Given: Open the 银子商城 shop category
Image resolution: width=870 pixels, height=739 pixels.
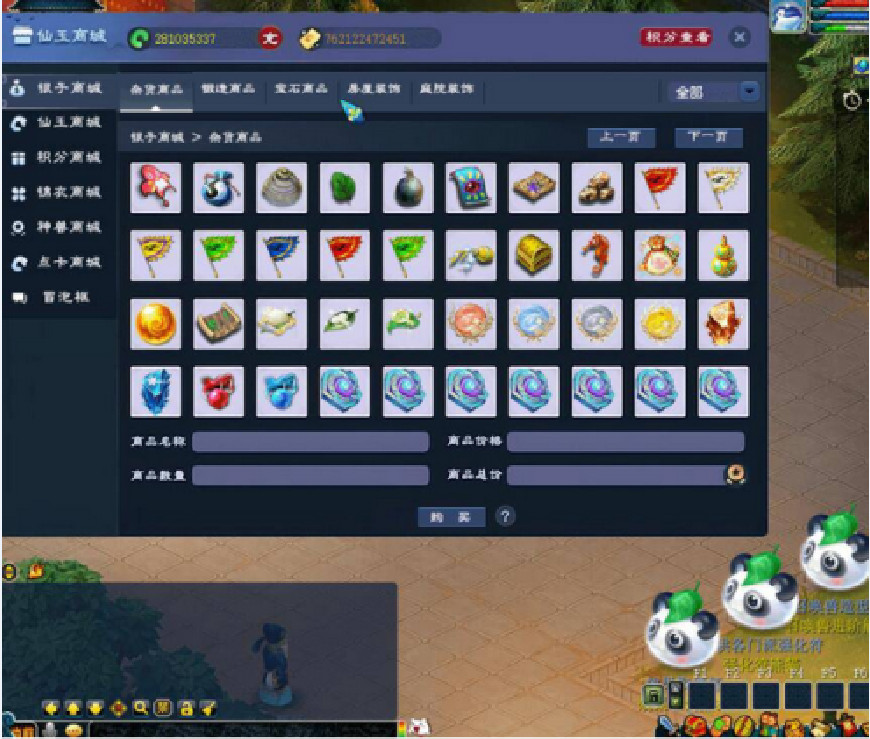Looking at the screenshot, I should click(58, 88).
